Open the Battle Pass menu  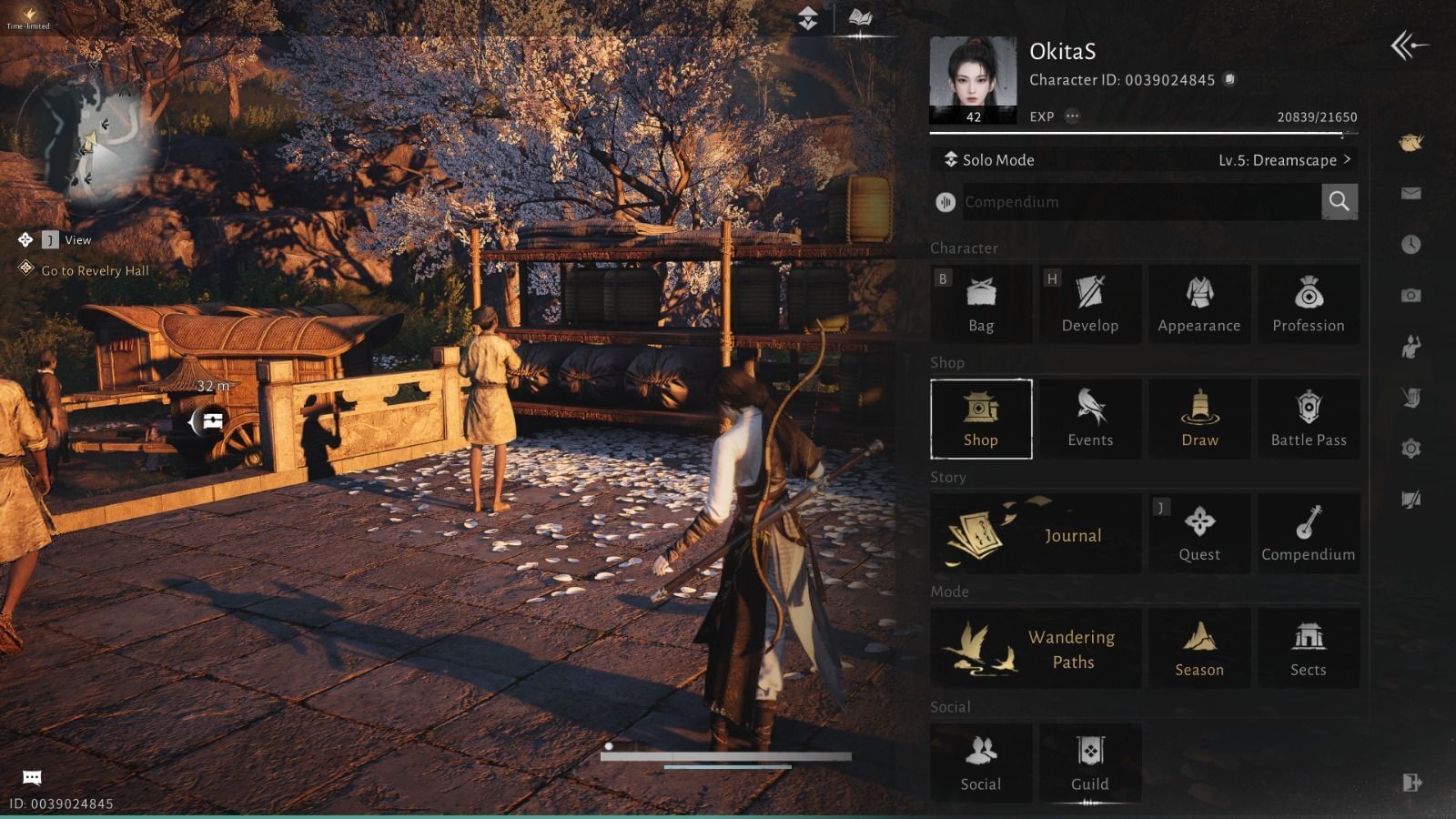click(x=1309, y=419)
